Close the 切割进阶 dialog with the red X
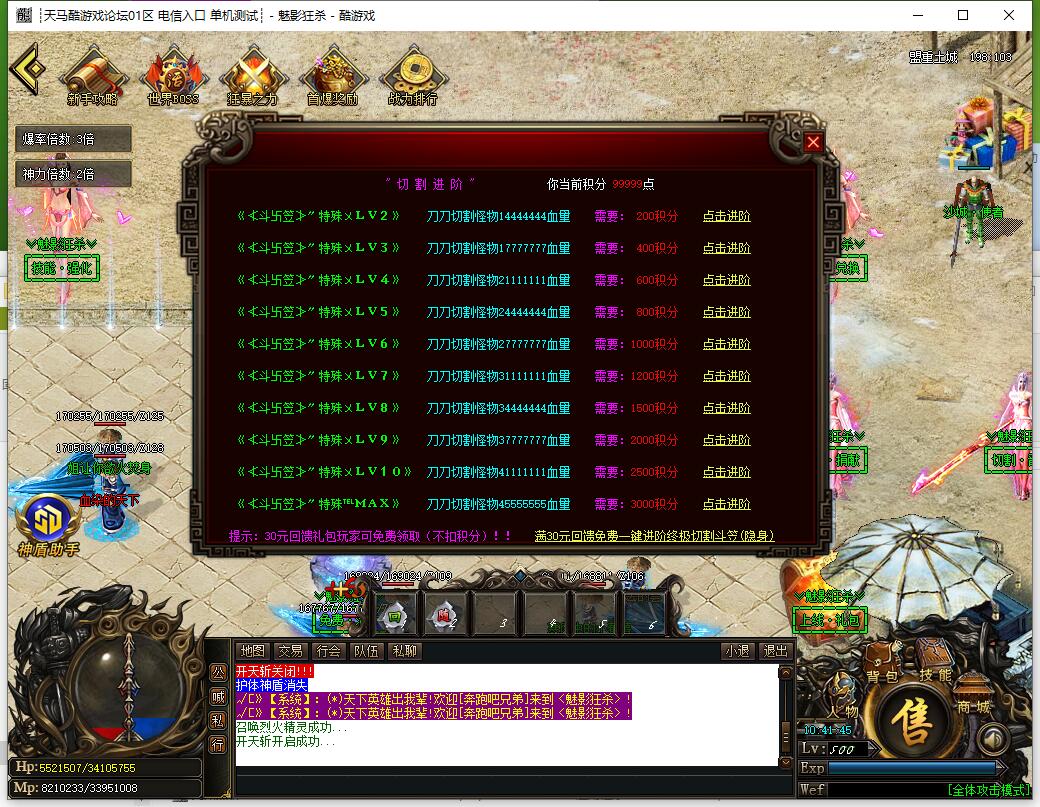 click(x=813, y=142)
